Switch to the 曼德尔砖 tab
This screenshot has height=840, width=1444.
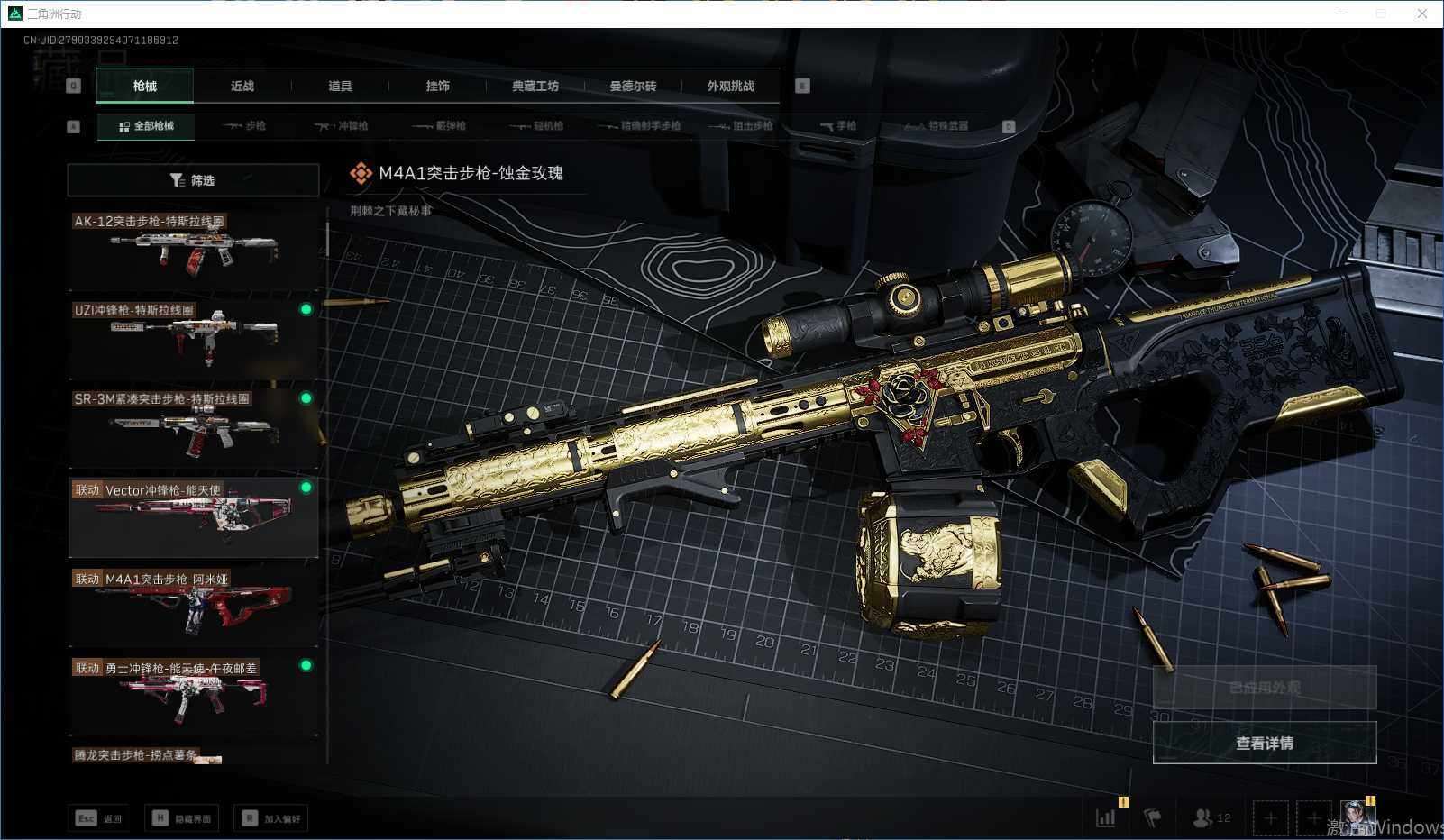[633, 86]
